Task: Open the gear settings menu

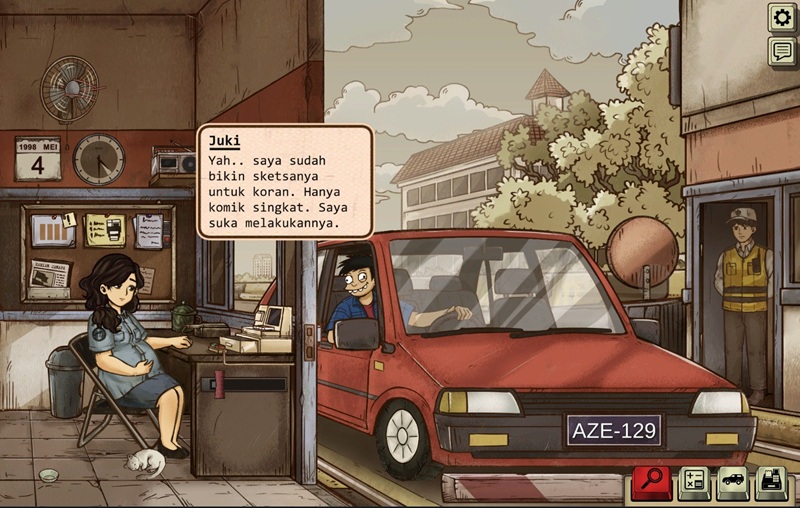Action: (x=781, y=17)
